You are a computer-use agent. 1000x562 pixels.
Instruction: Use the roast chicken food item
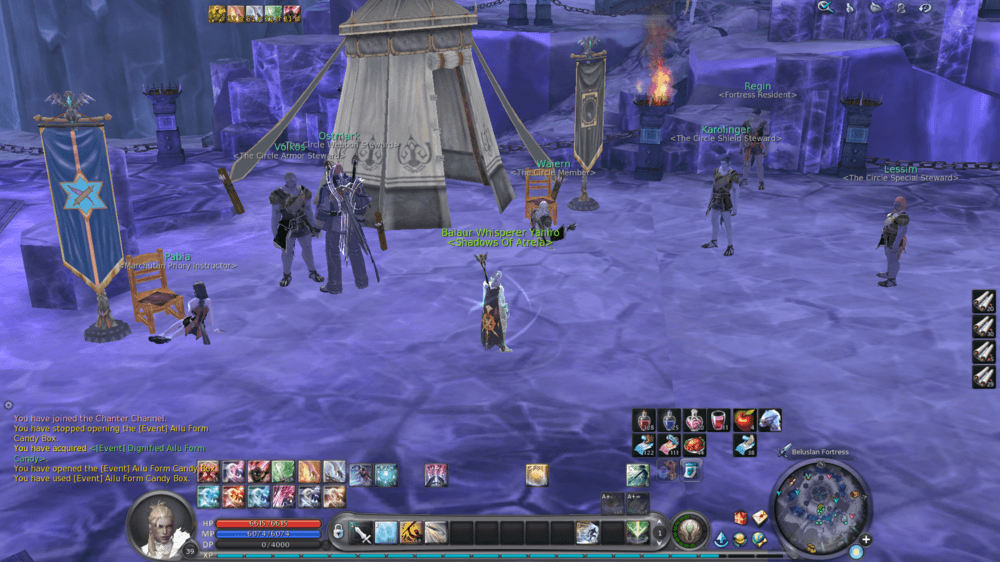tap(694, 445)
